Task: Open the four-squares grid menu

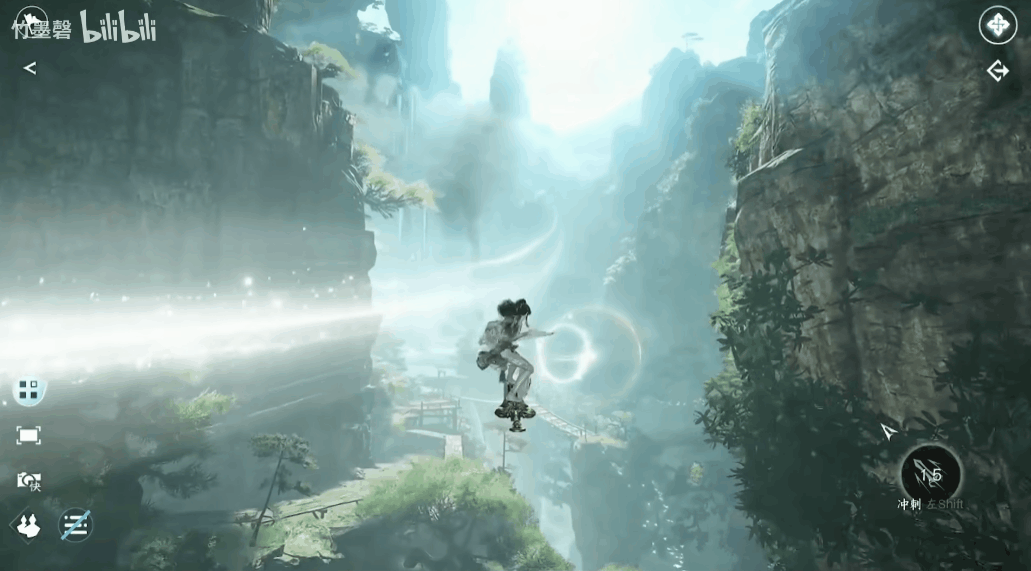Action: click(29, 390)
